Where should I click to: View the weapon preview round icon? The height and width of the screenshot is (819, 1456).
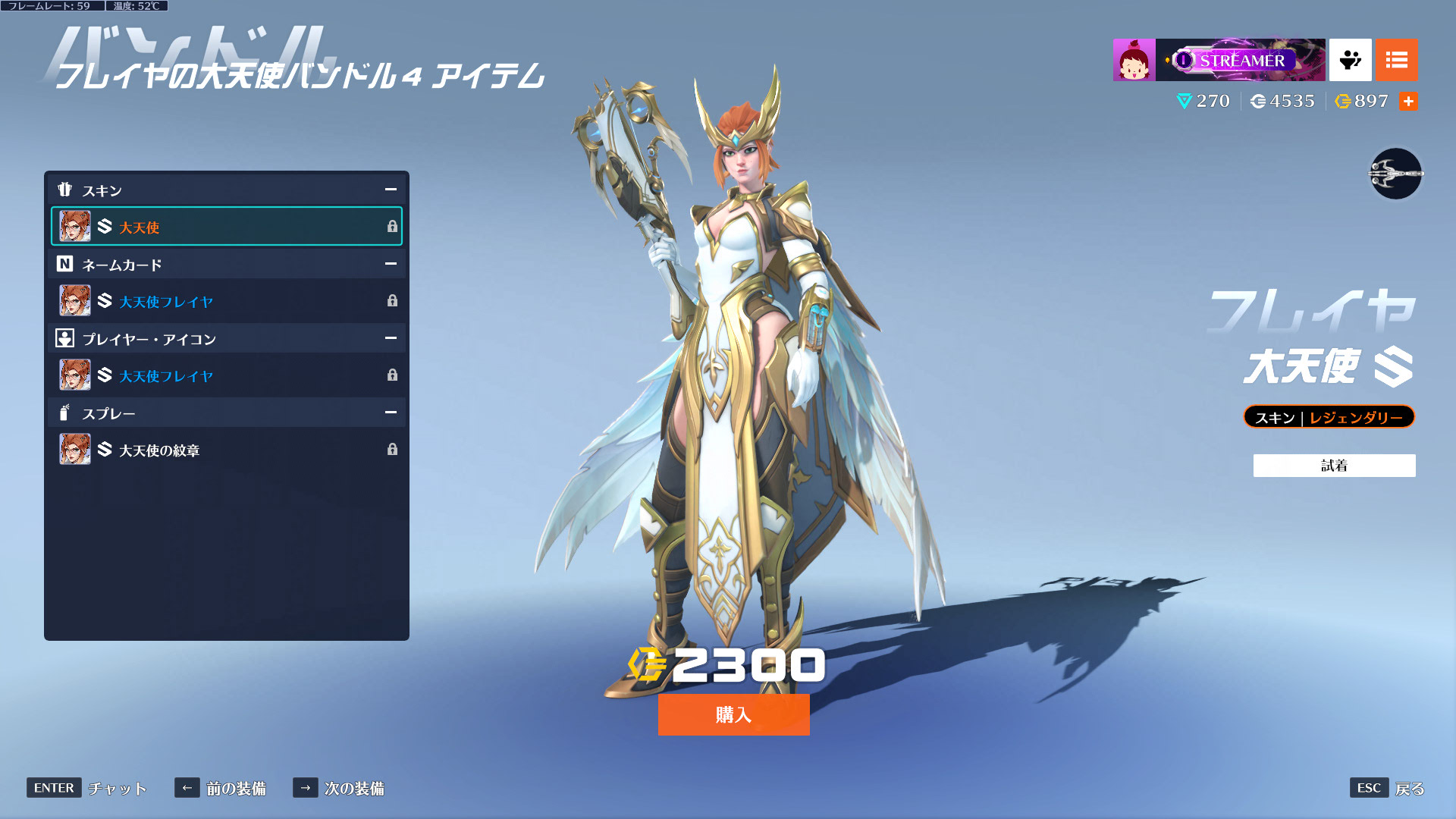click(1395, 174)
